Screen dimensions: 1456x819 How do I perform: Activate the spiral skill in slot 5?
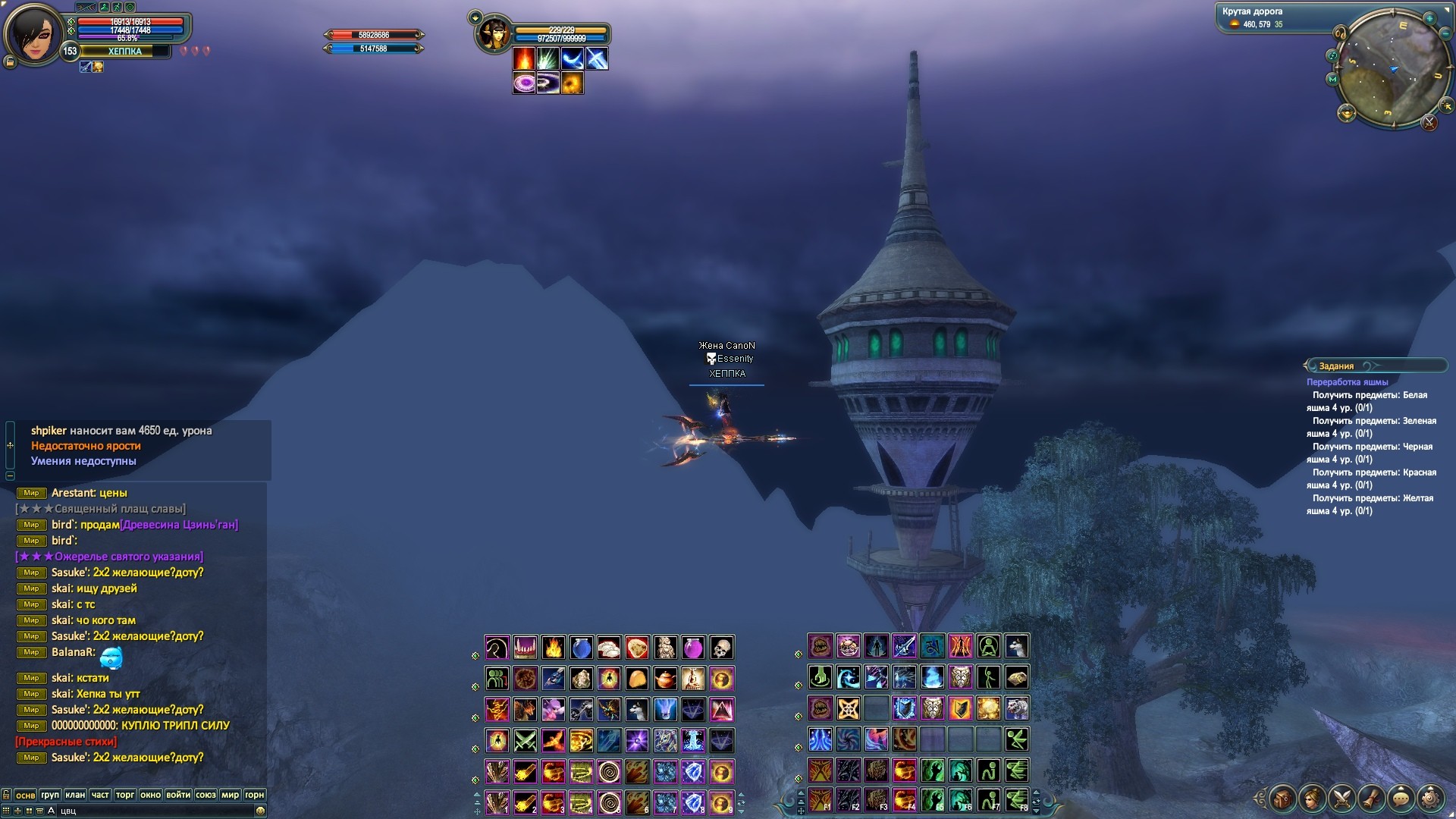click(x=609, y=802)
